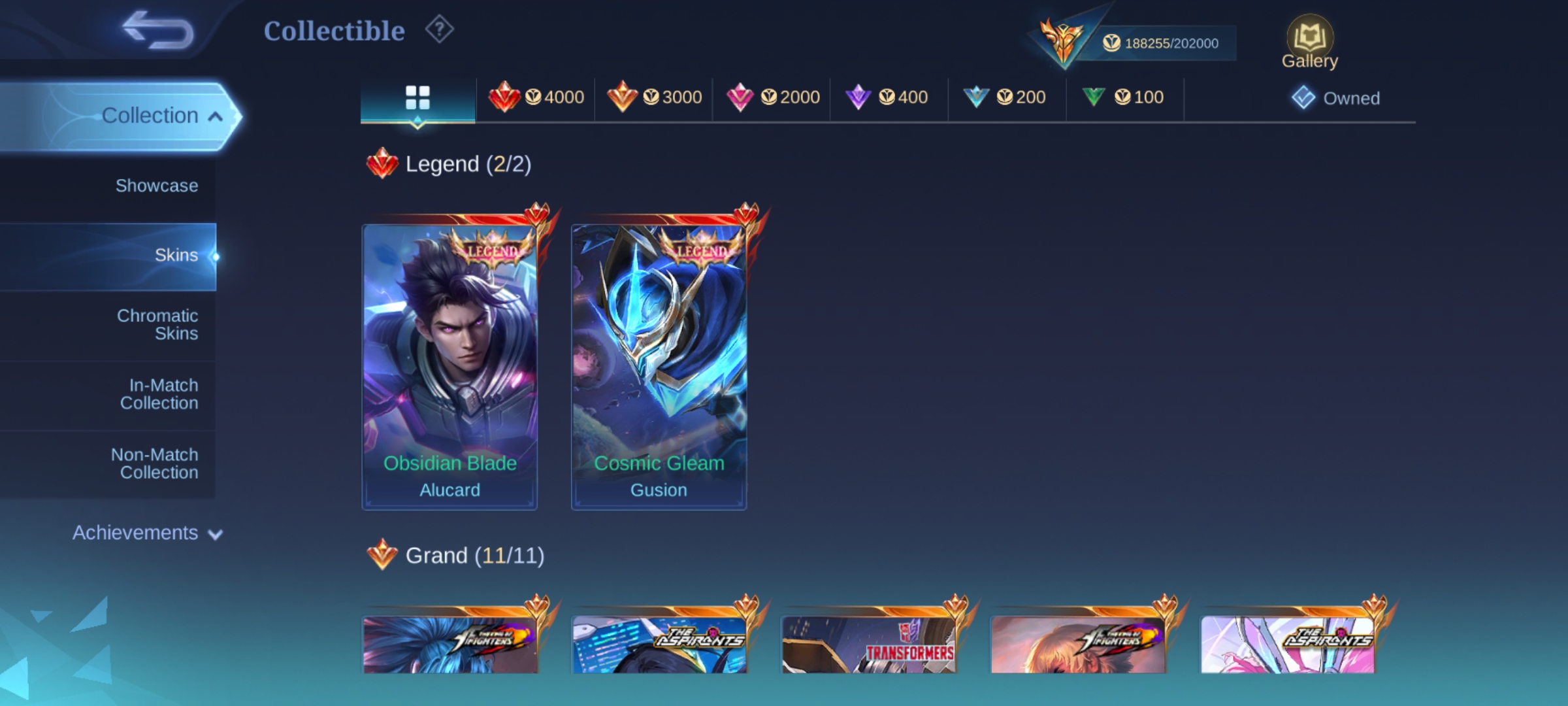Viewport: 1568px width, 706px height.
Task: Open In-Match Collection
Action: 159,394
